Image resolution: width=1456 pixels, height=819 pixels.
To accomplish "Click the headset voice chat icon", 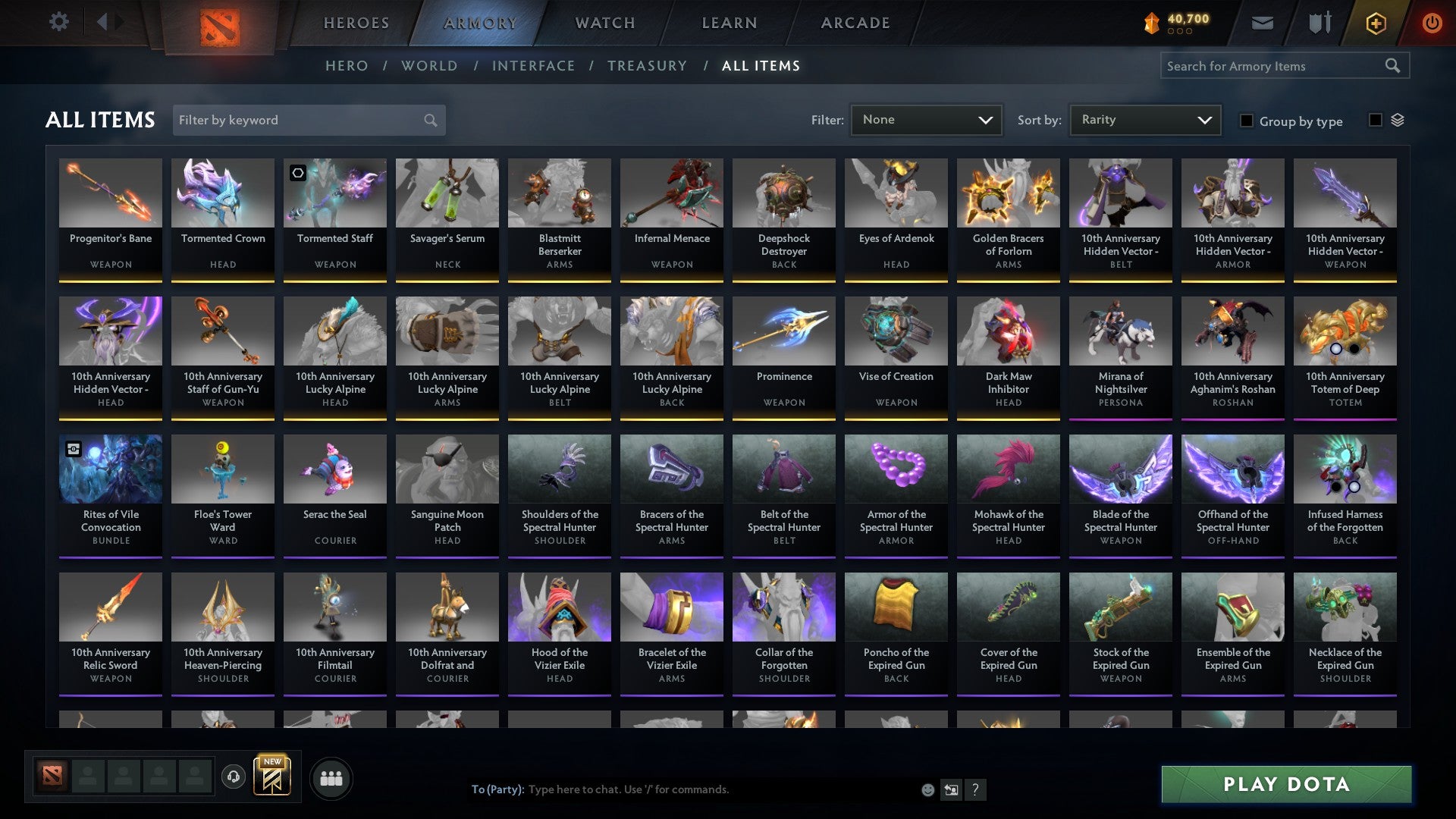I will pos(233,777).
